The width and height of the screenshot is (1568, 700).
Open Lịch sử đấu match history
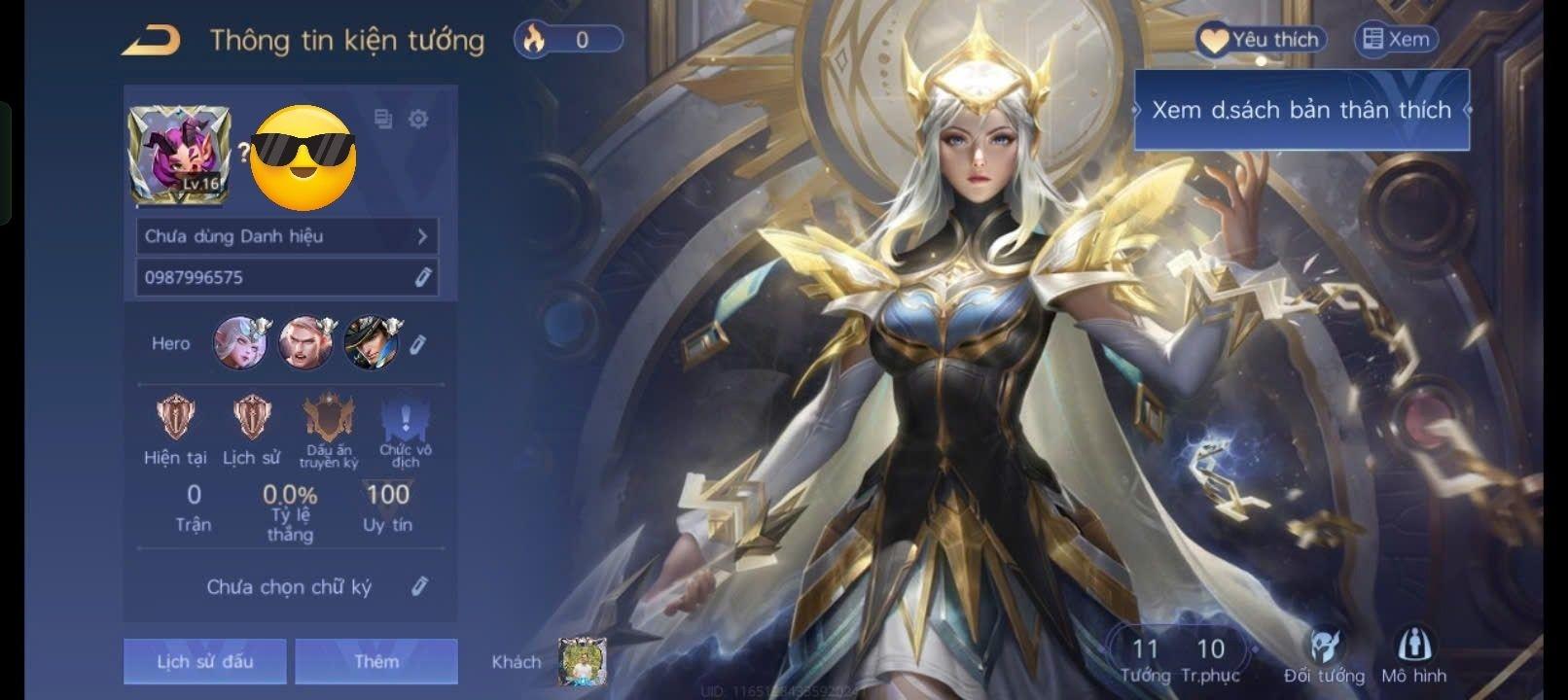point(203,661)
